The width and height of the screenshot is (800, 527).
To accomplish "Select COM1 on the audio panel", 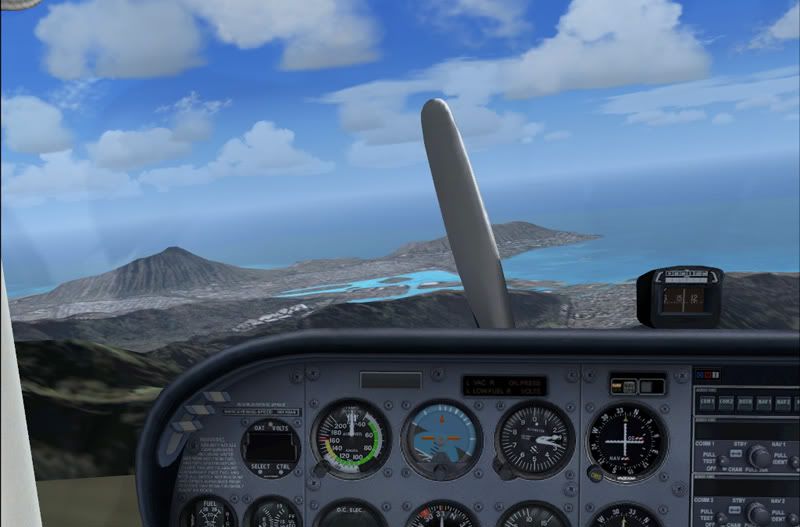I will coord(707,402).
